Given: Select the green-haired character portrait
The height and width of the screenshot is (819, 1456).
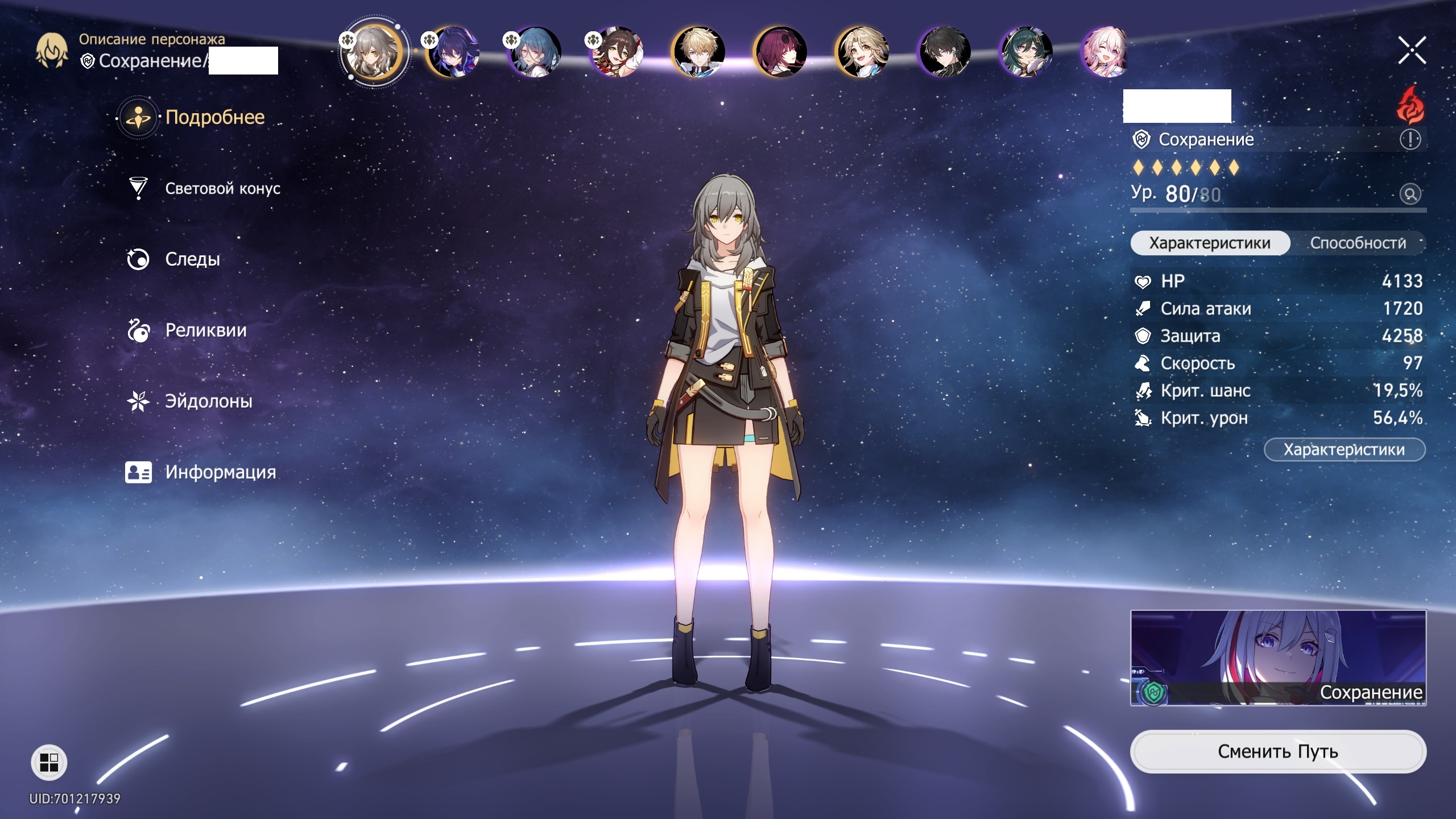Looking at the screenshot, I should pyautogui.click(x=1025, y=52).
